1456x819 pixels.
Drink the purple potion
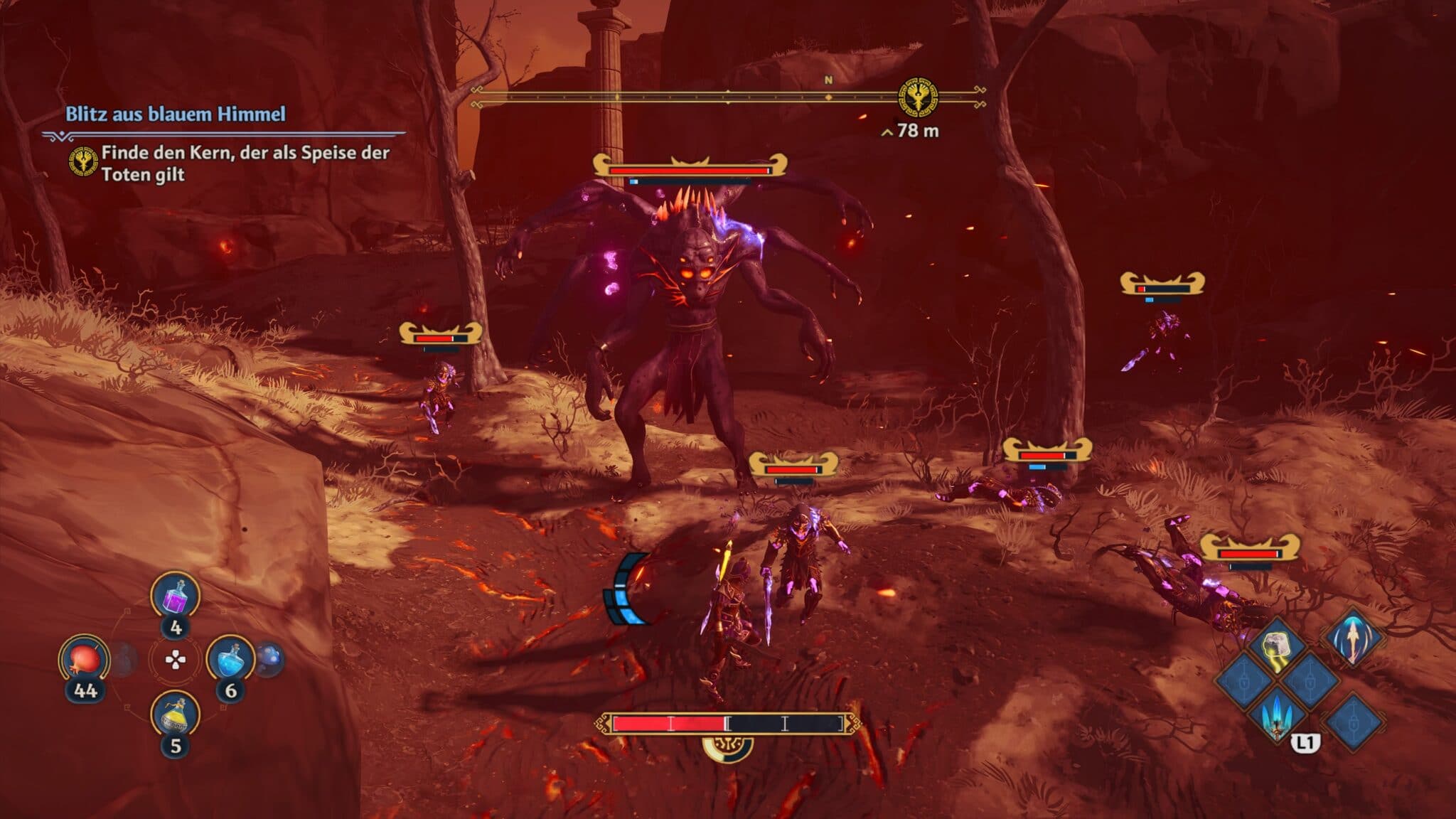click(176, 597)
